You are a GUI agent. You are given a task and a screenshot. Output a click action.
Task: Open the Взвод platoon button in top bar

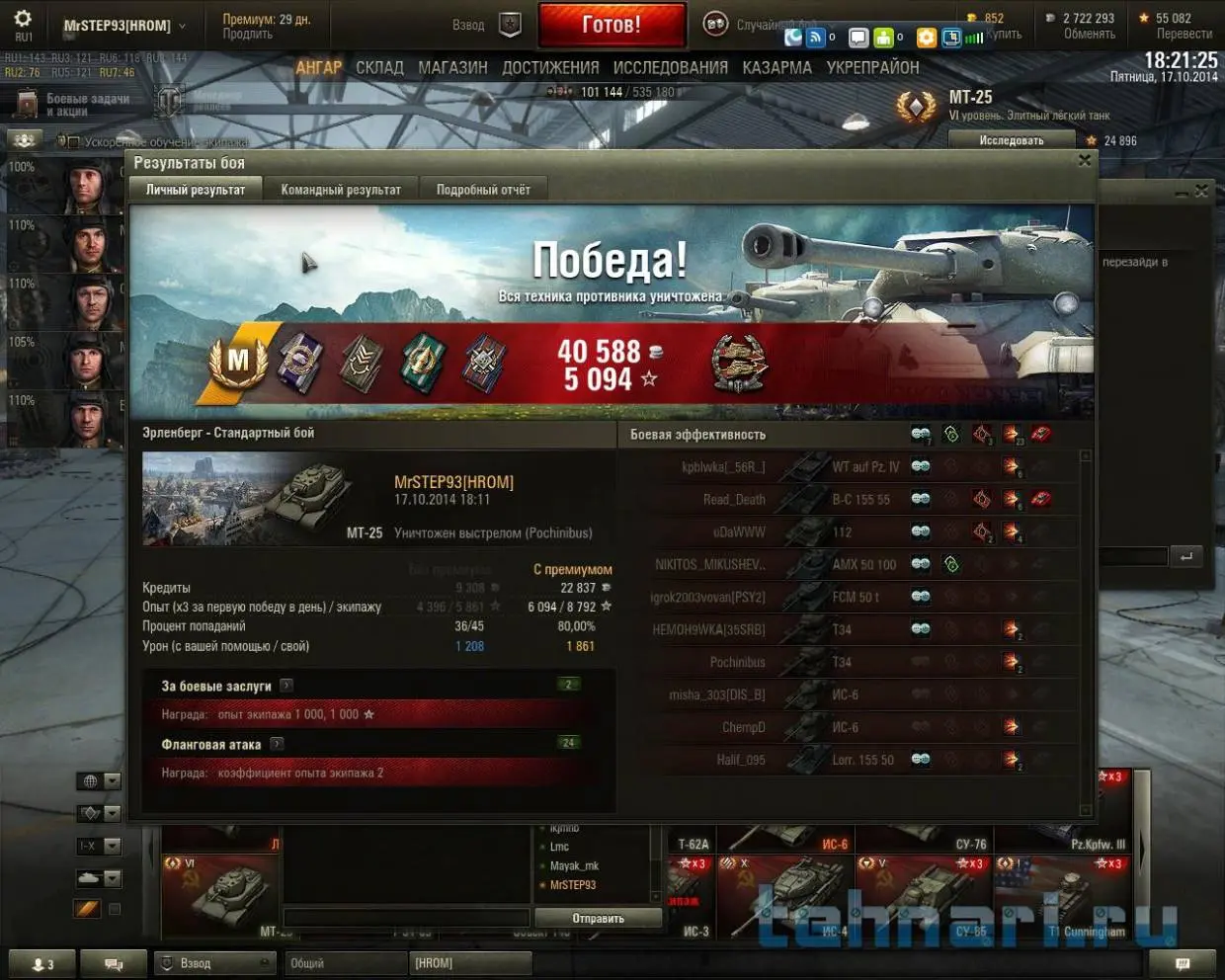pyautogui.click(x=484, y=26)
